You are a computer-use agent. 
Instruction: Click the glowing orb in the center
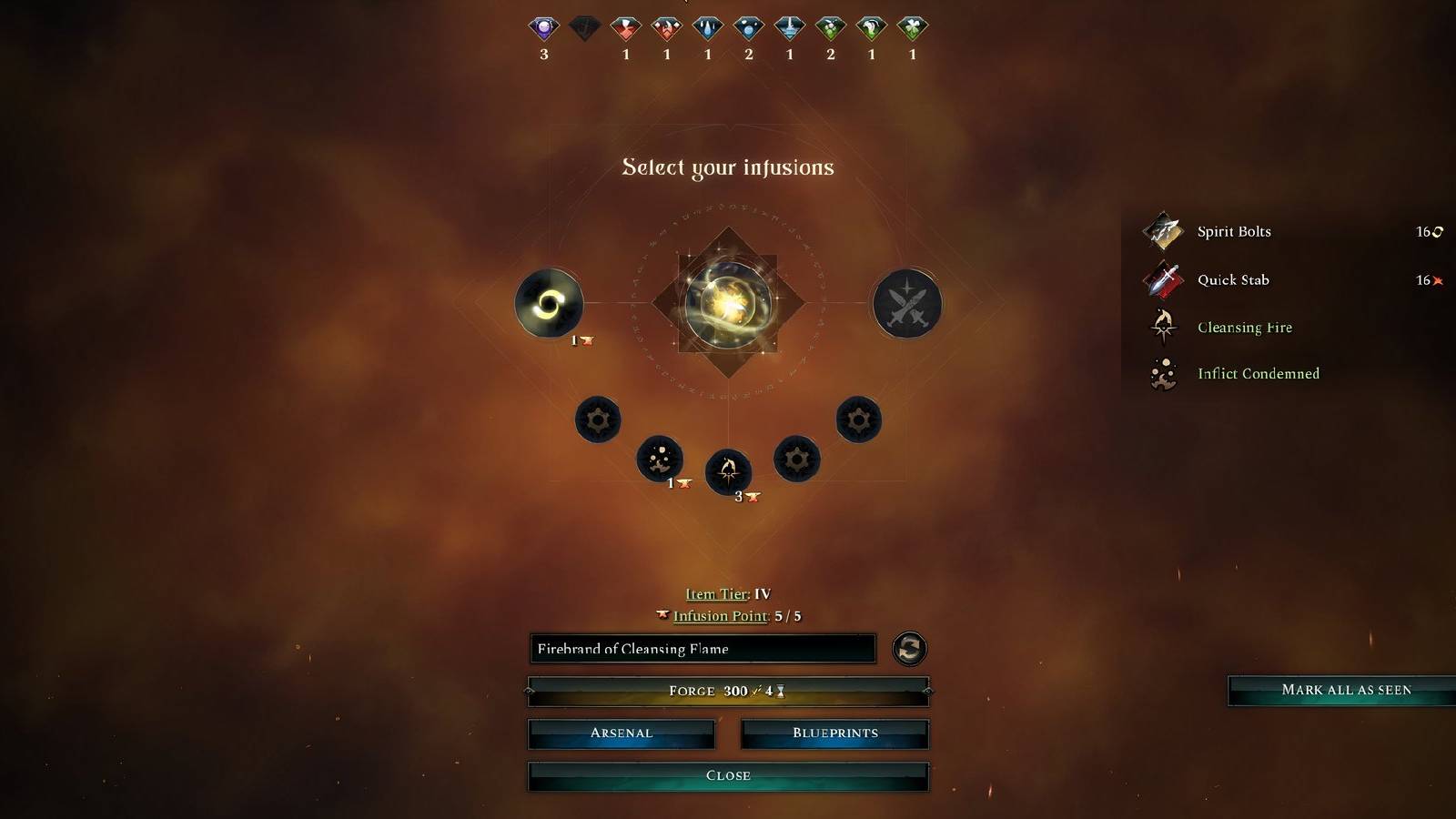[728, 305]
